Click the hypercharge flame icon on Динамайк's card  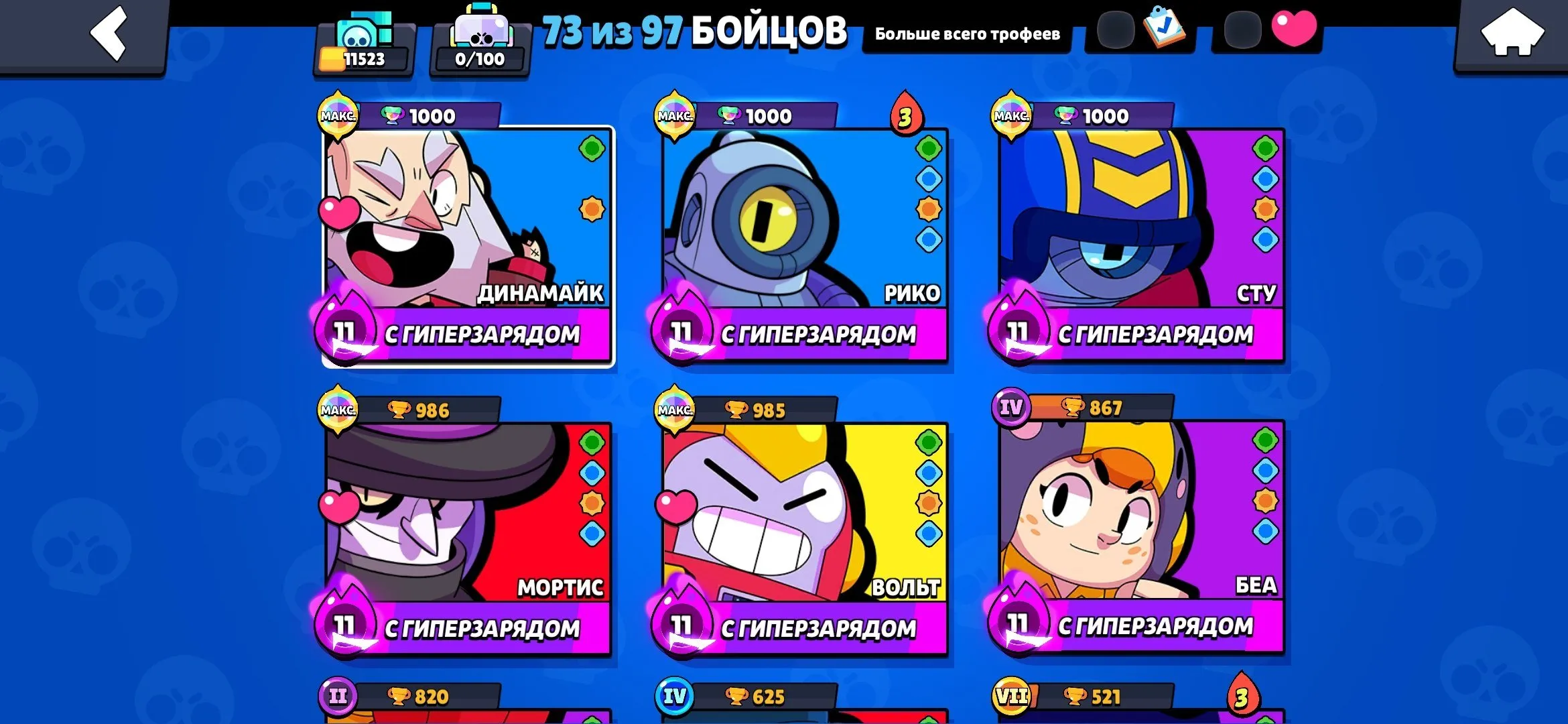point(346,330)
